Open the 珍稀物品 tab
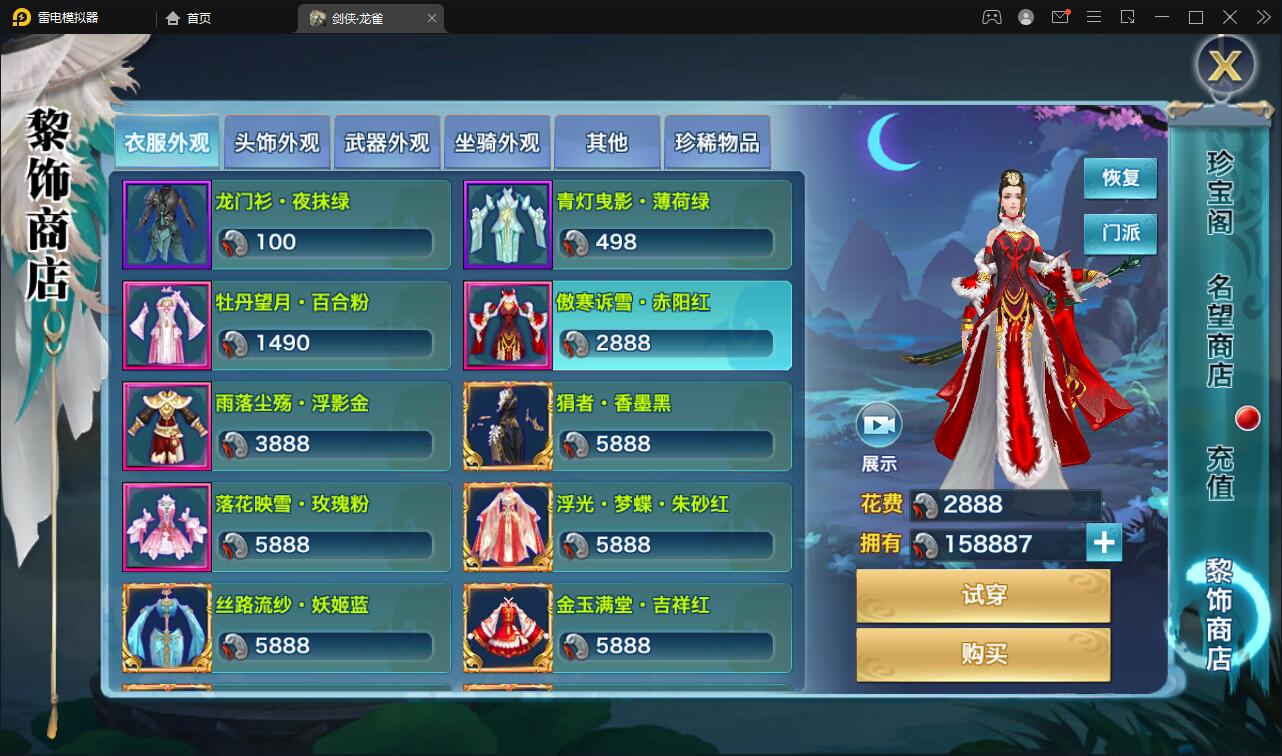 (x=717, y=142)
